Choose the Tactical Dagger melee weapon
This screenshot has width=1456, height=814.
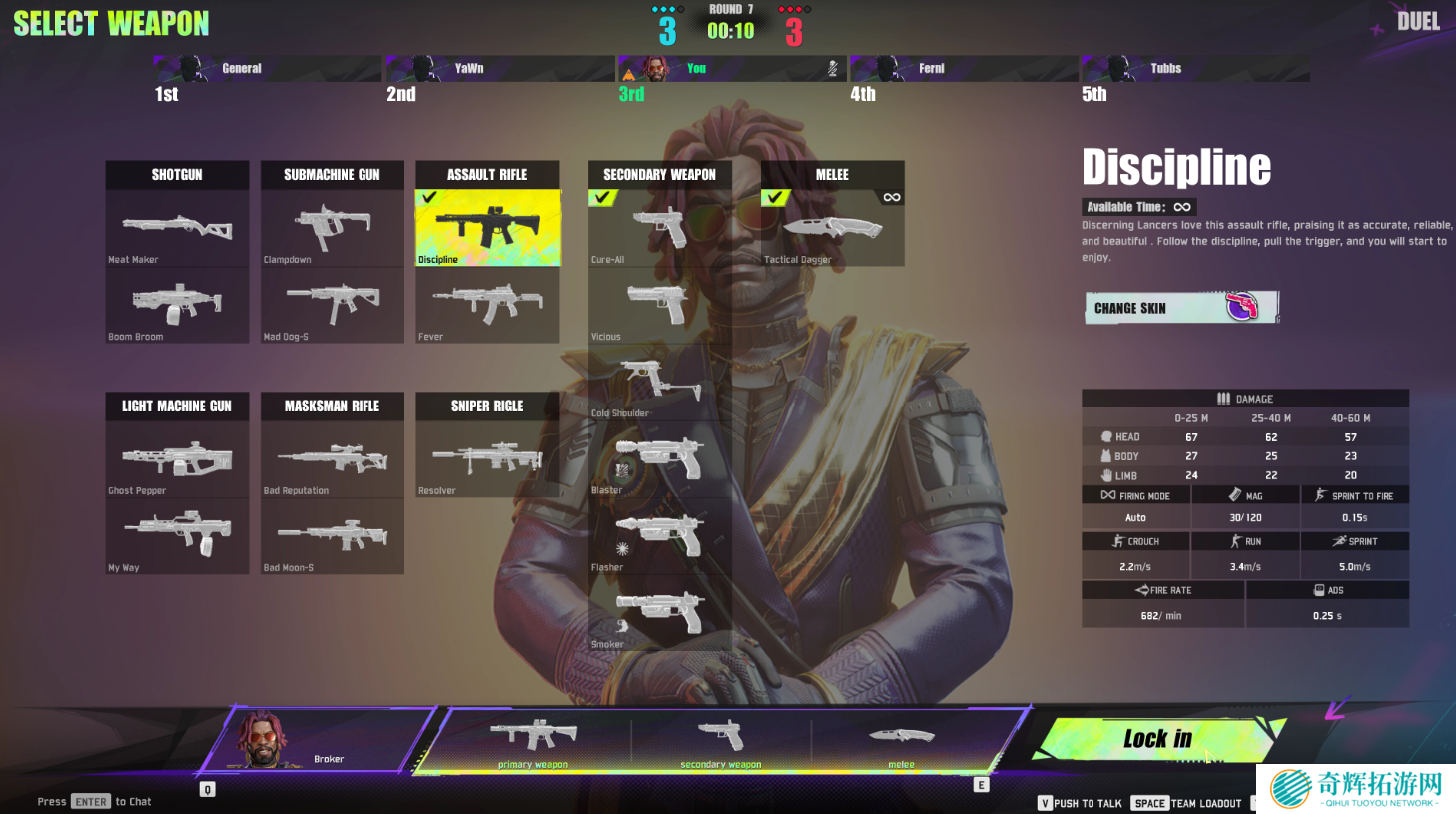tap(832, 228)
